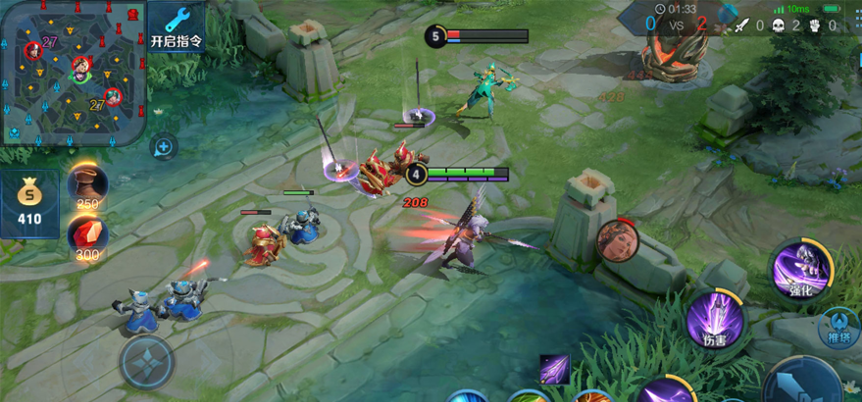Use the small purple spear item icon
Image resolution: width=862 pixels, height=402 pixels.
click(x=555, y=369)
